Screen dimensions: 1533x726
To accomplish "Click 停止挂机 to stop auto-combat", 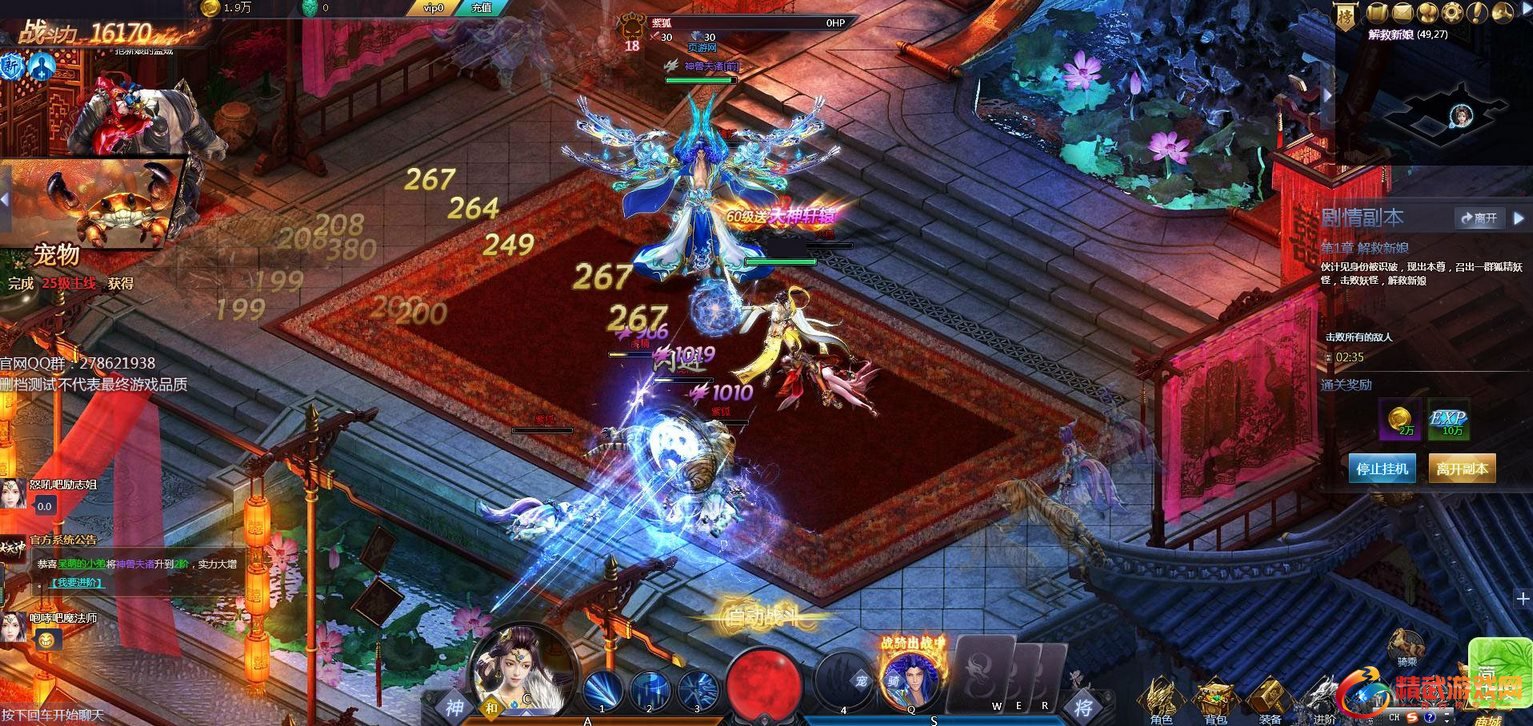I will click(x=1382, y=468).
